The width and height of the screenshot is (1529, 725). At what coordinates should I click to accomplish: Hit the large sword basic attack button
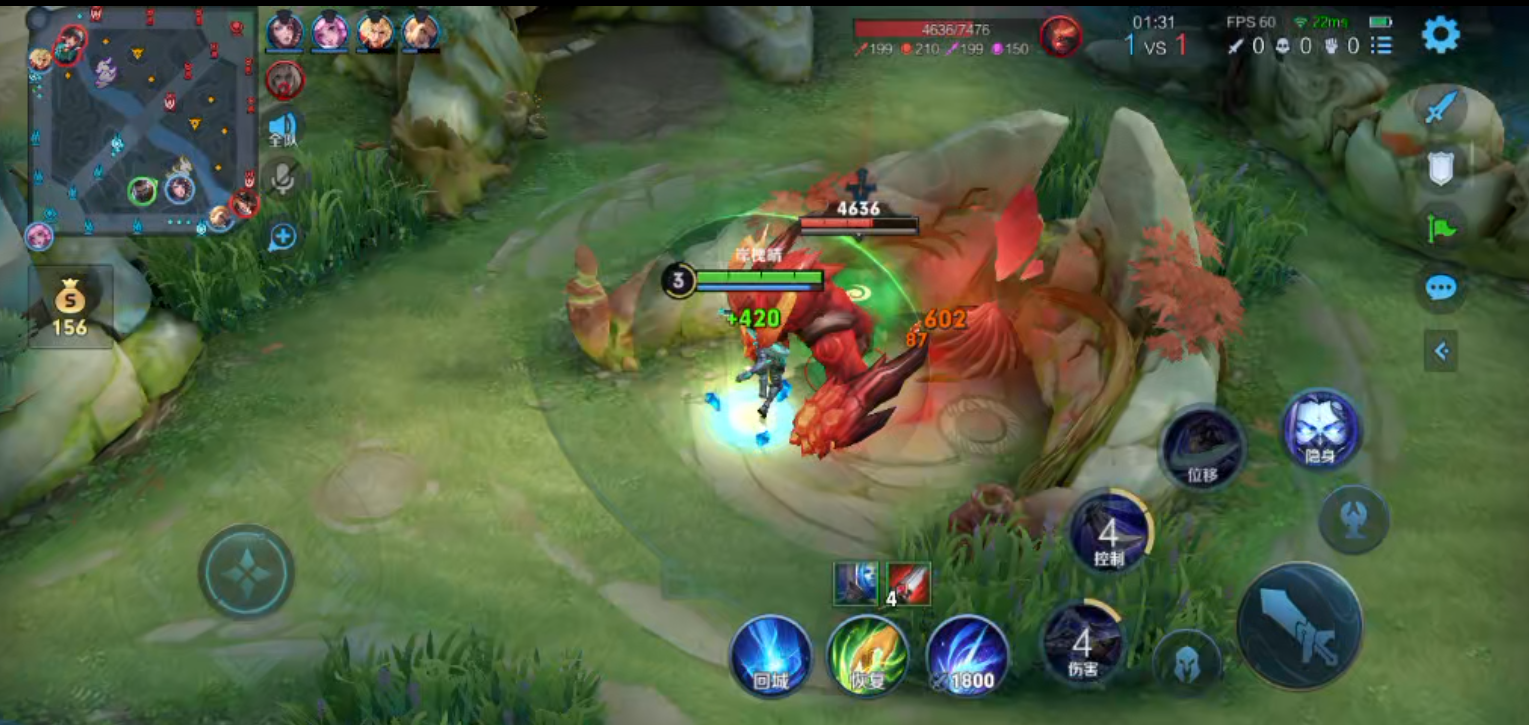click(x=1299, y=626)
